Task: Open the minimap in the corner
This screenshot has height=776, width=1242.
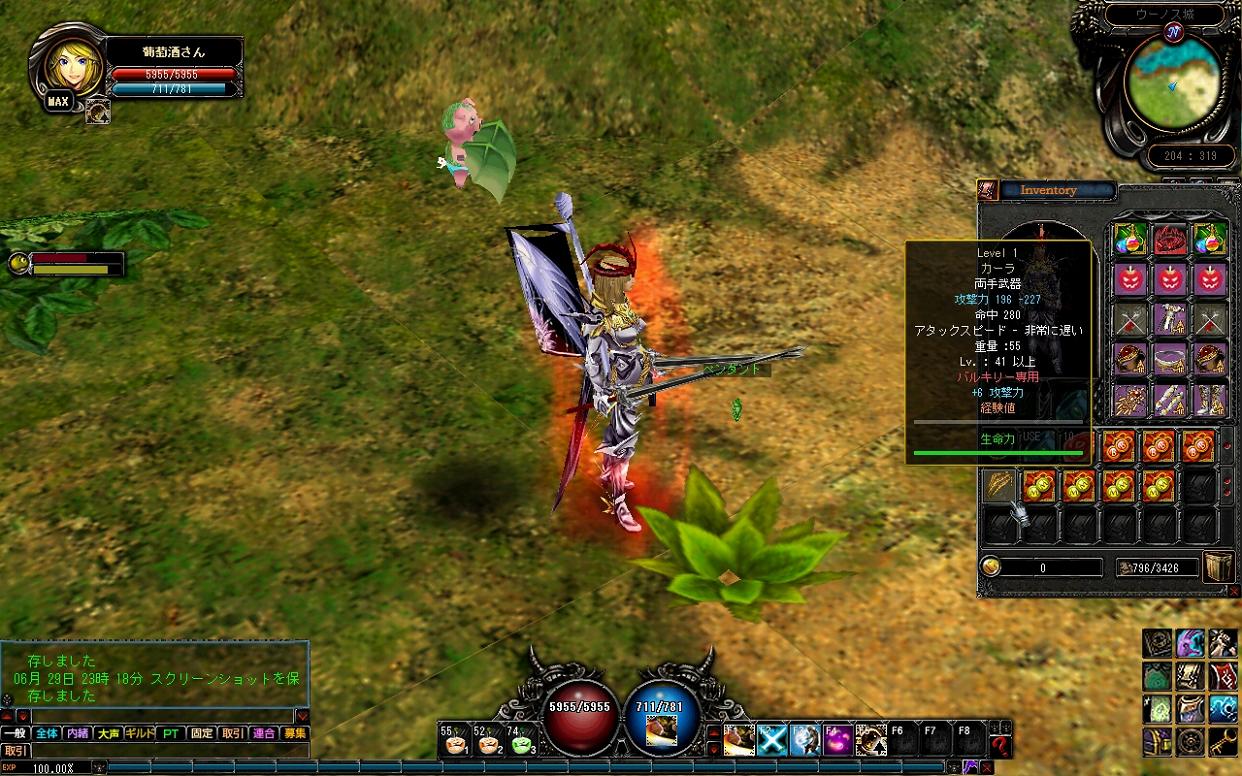Action: pyautogui.click(x=1173, y=83)
